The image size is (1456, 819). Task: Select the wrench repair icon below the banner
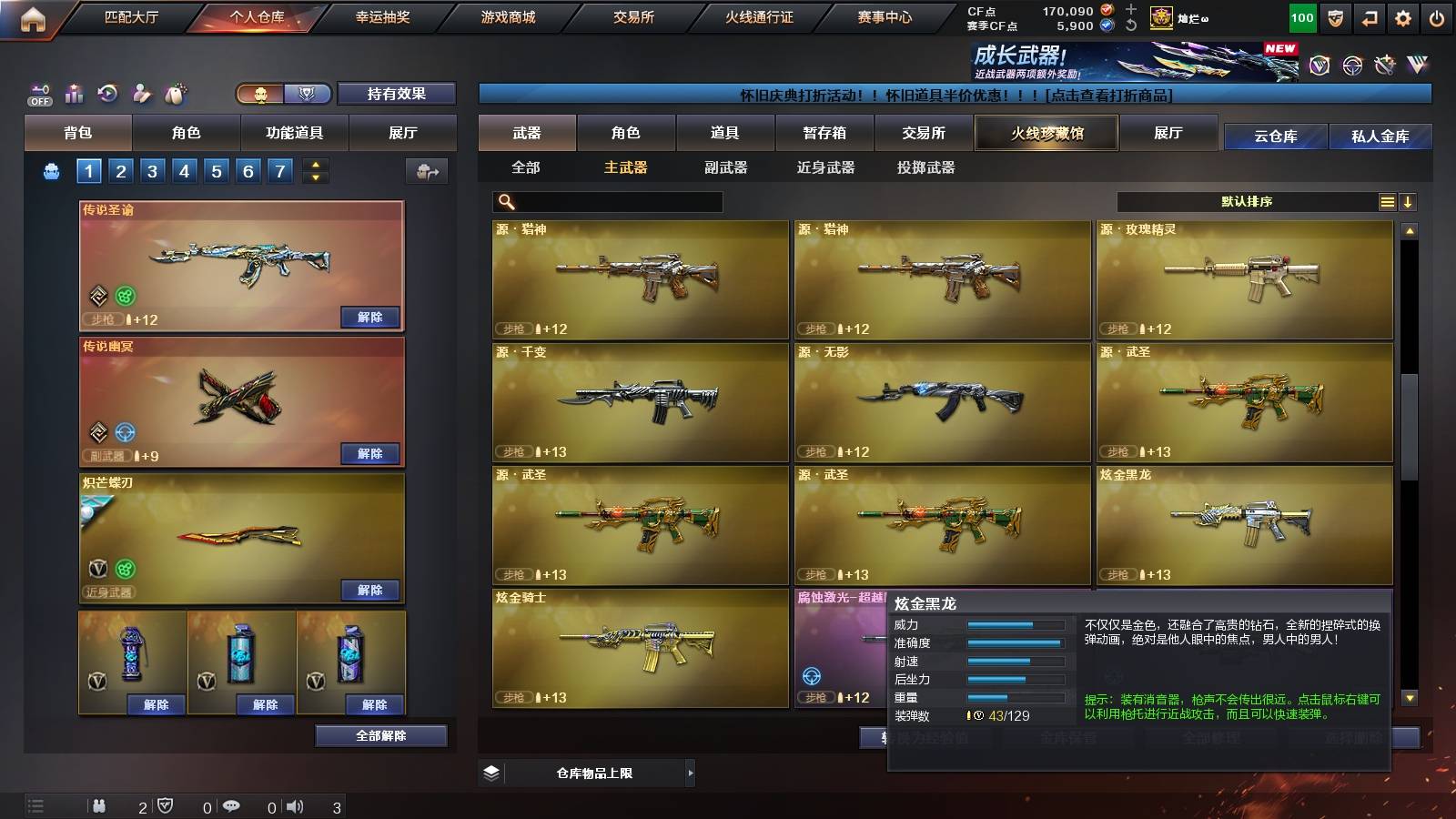point(1382,65)
